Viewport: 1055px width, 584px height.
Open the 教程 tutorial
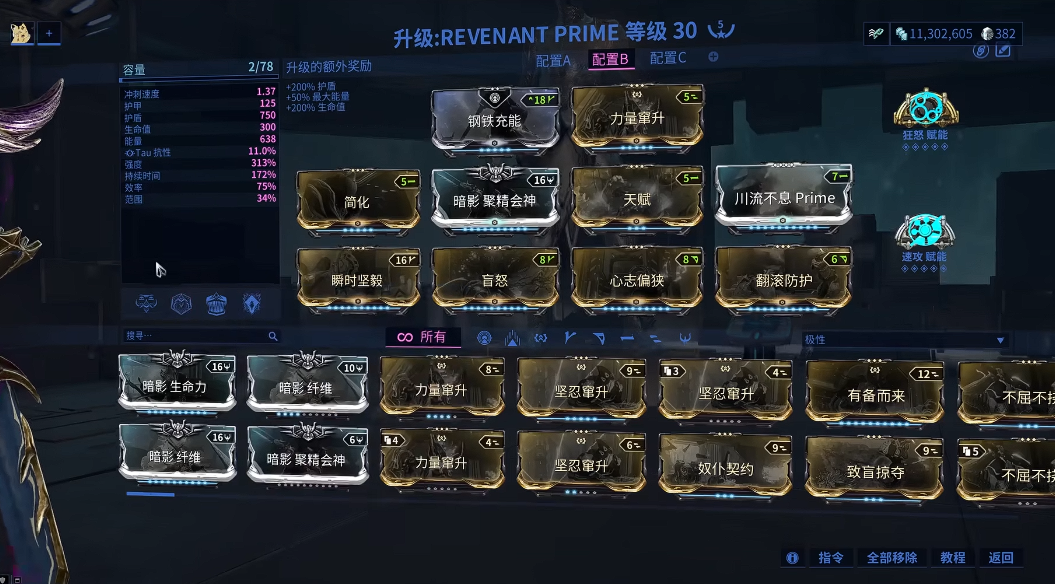pyautogui.click(x=953, y=558)
